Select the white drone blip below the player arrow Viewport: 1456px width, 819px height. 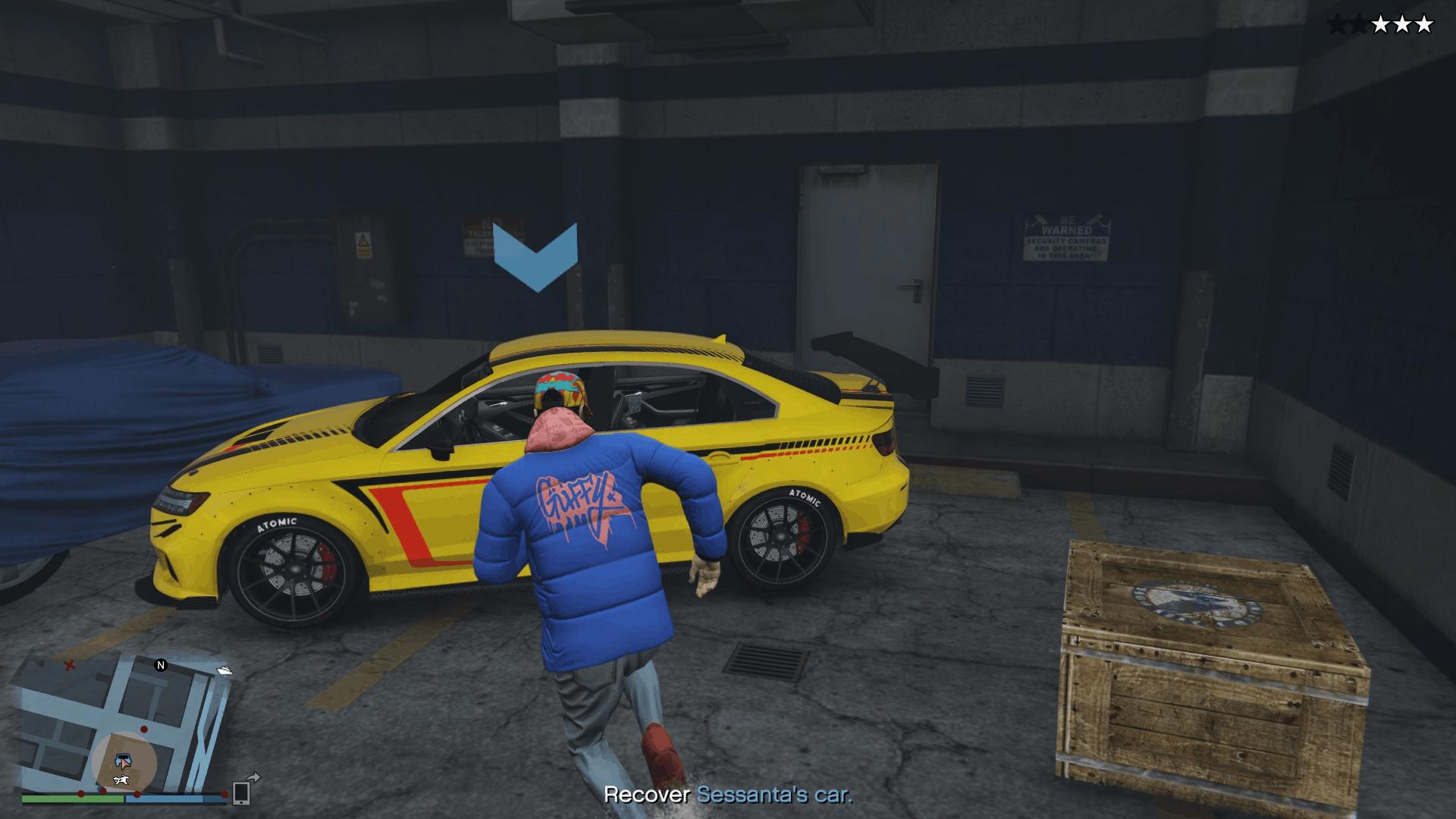click(x=121, y=780)
